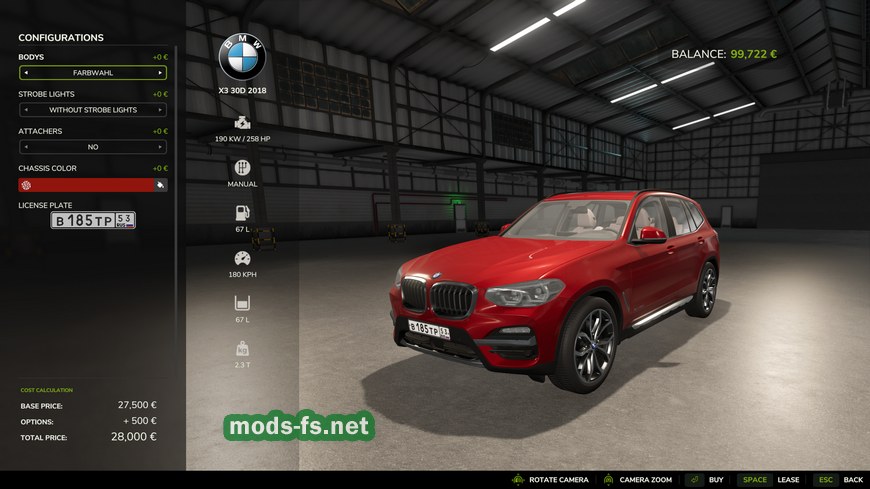Edit the B185TP license plate

tap(93, 220)
